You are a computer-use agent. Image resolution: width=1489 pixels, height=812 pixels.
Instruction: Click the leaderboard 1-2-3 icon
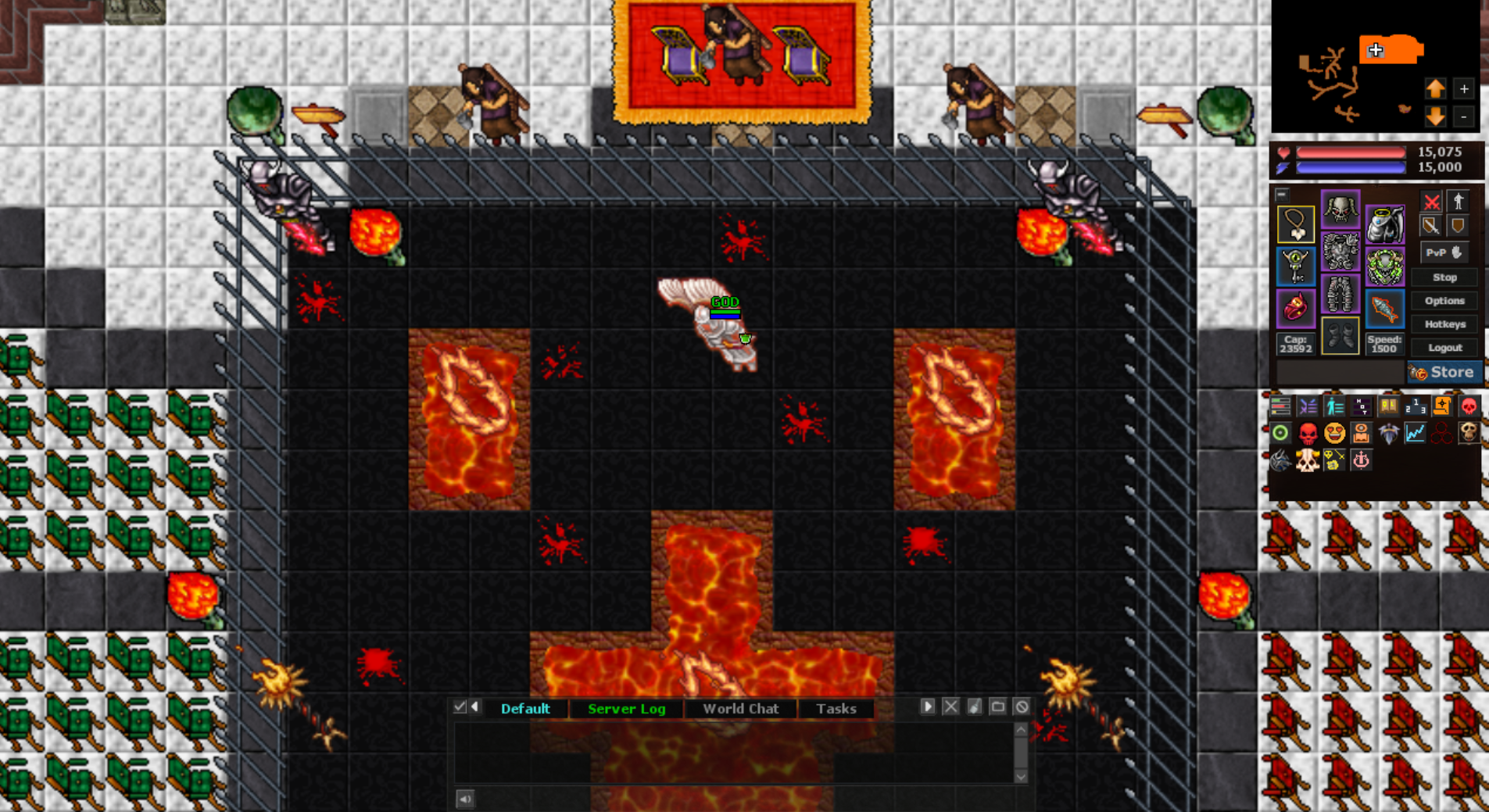pyautogui.click(x=1416, y=406)
